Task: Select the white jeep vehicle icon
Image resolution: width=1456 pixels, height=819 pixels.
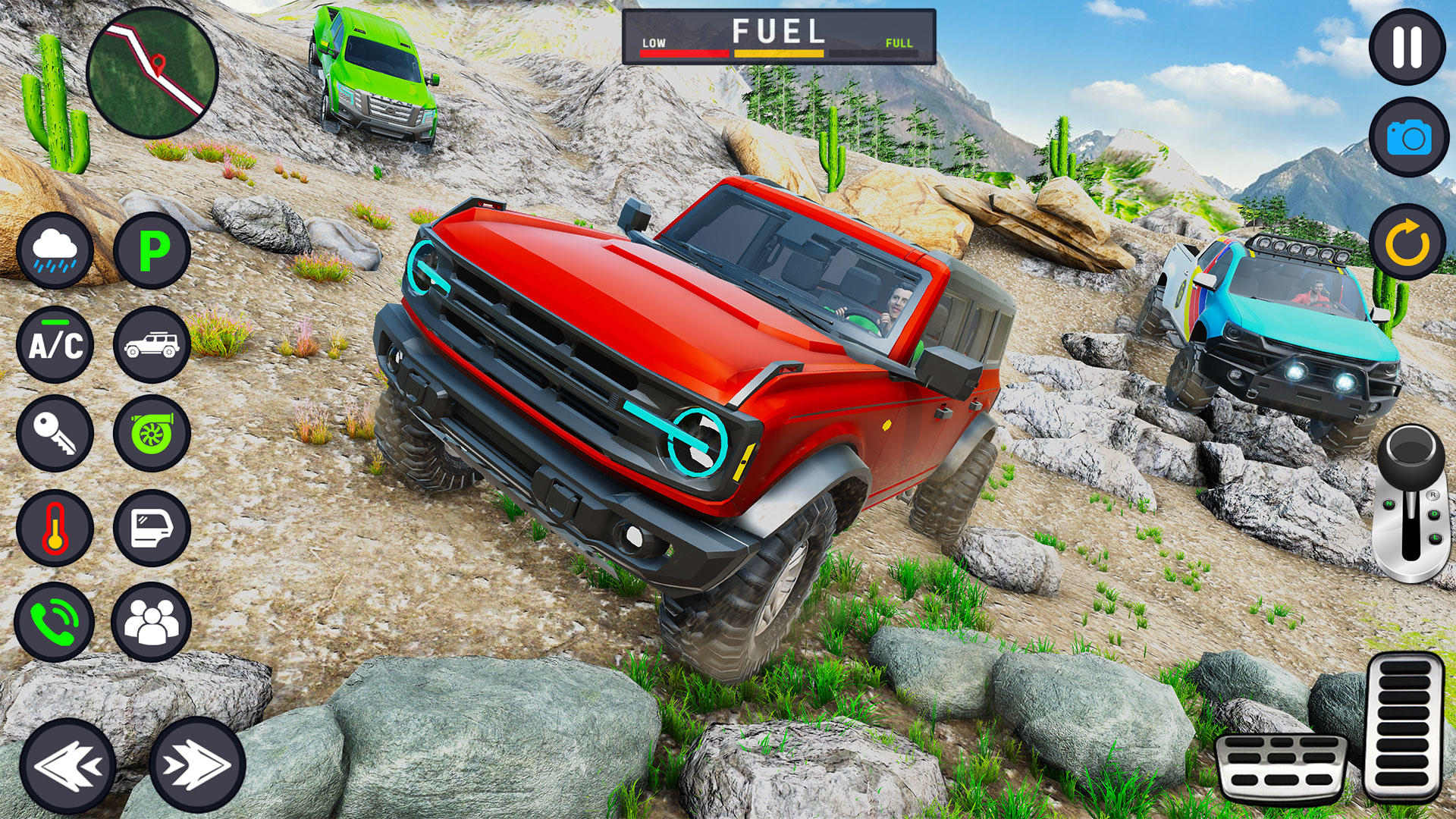Action: pyautogui.click(x=152, y=345)
